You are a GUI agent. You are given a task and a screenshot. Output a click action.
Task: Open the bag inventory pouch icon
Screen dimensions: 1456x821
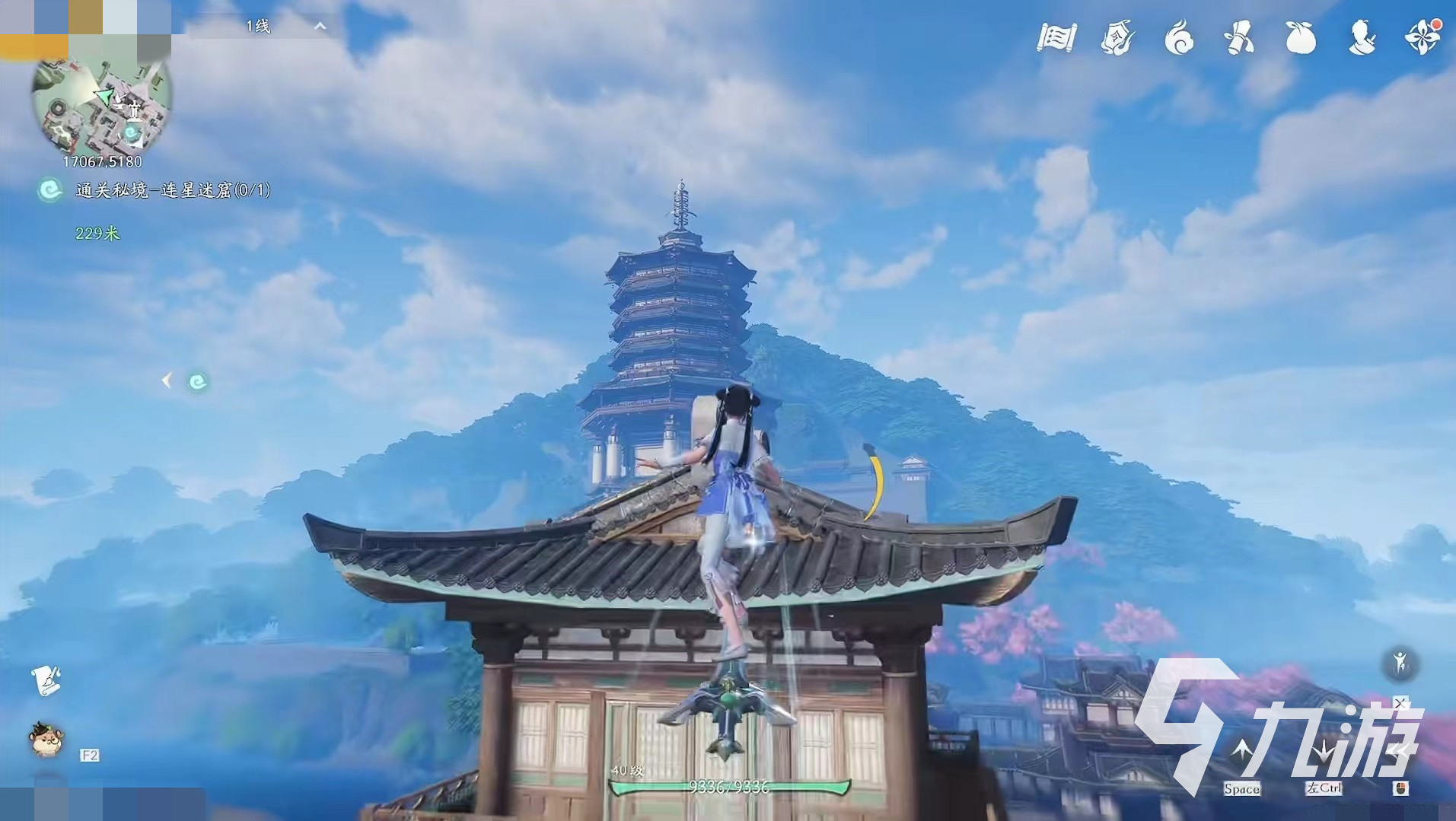click(x=1301, y=37)
